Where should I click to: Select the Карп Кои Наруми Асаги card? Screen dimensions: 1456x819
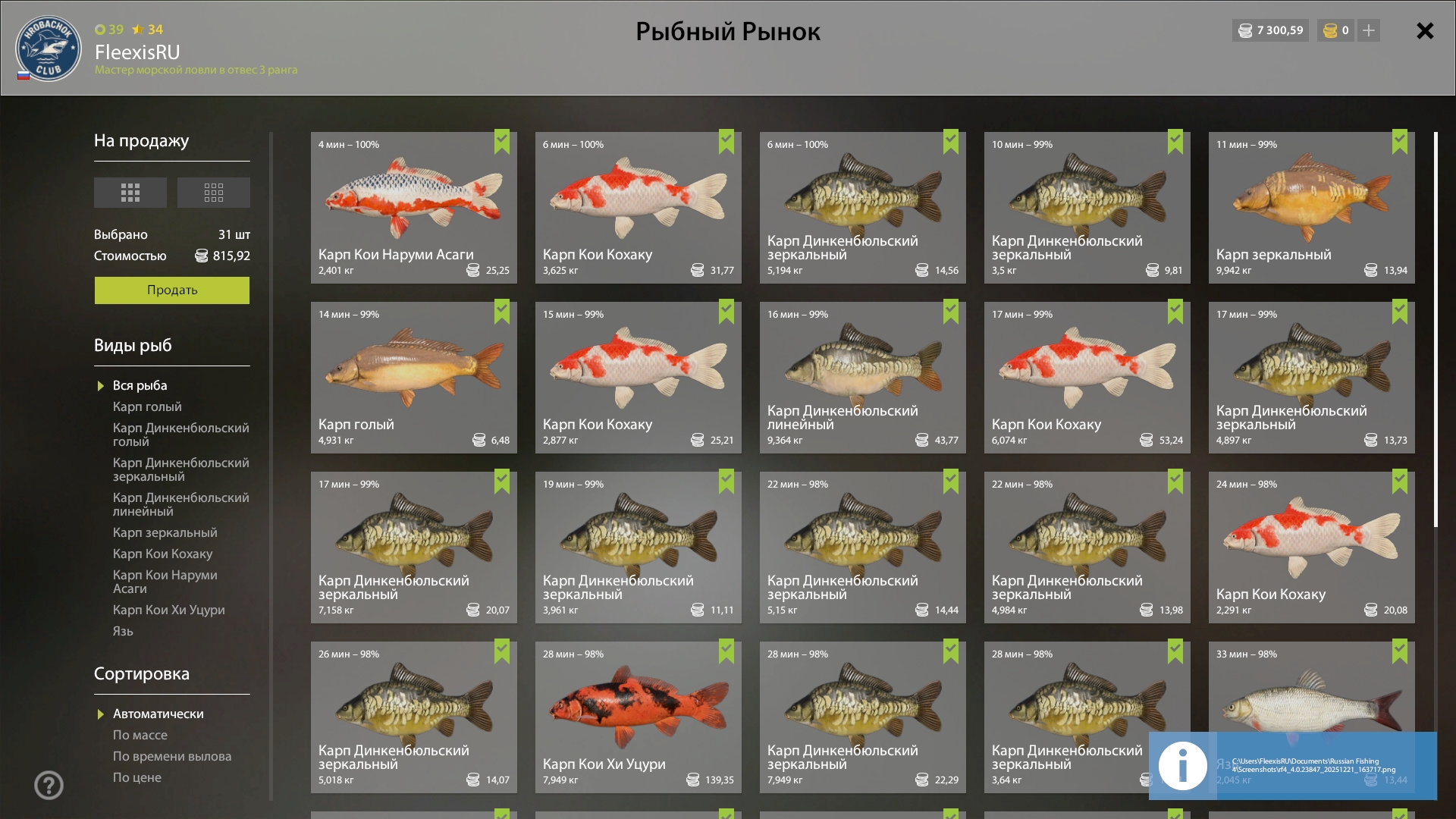[413, 208]
